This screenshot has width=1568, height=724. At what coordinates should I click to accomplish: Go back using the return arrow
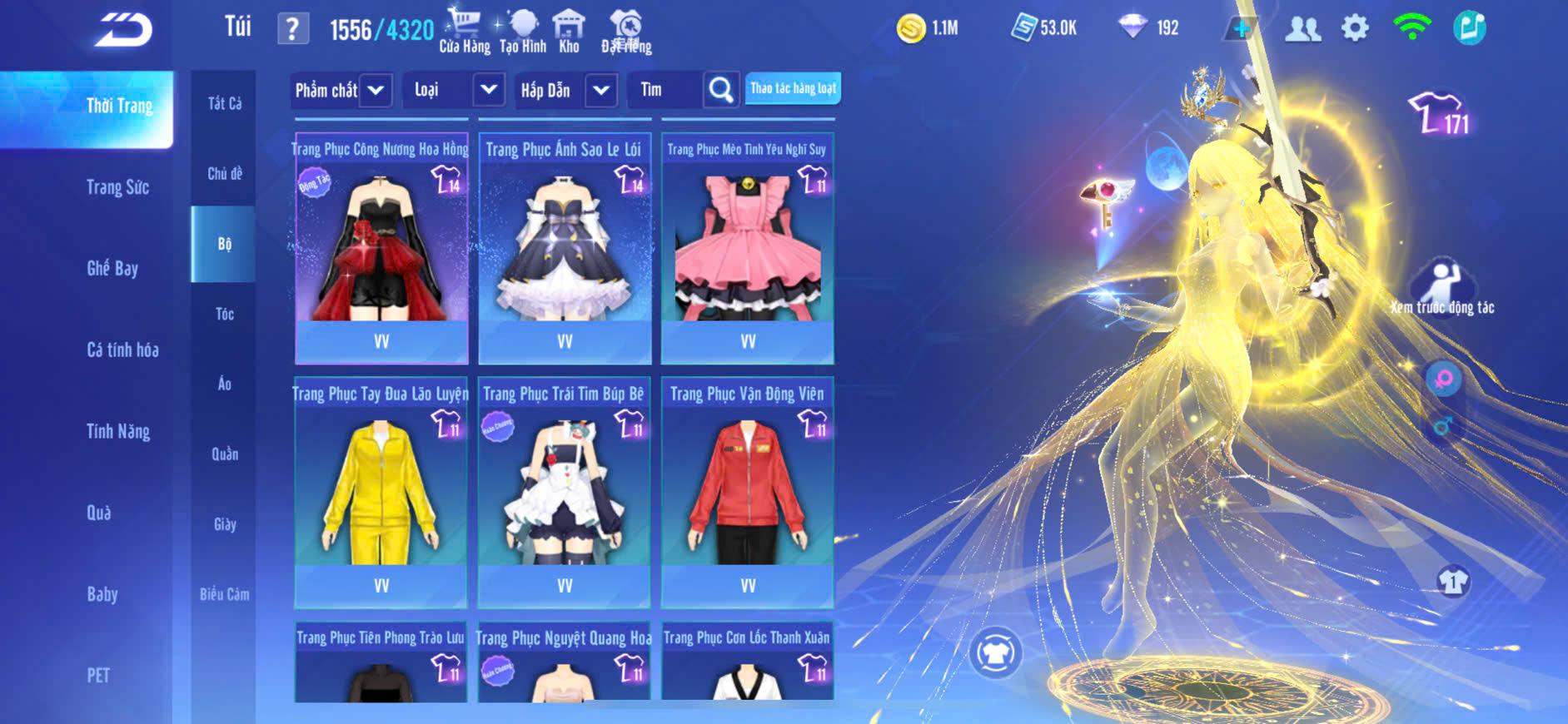click(124, 30)
